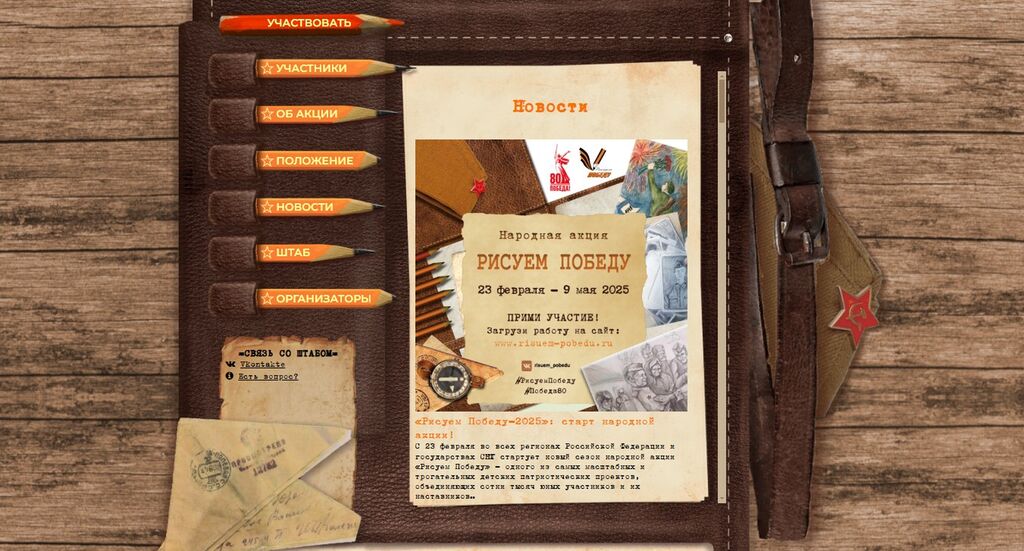Image resolution: width=1024 pixels, height=551 pixels.
Task: Open the Есть вопрос? link
Action: (268, 377)
